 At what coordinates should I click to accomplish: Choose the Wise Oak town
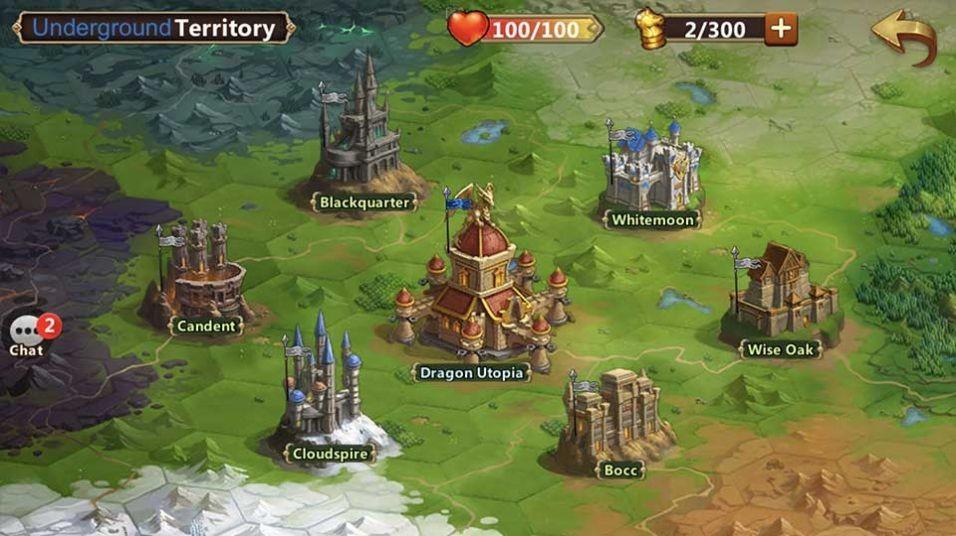(779, 297)
